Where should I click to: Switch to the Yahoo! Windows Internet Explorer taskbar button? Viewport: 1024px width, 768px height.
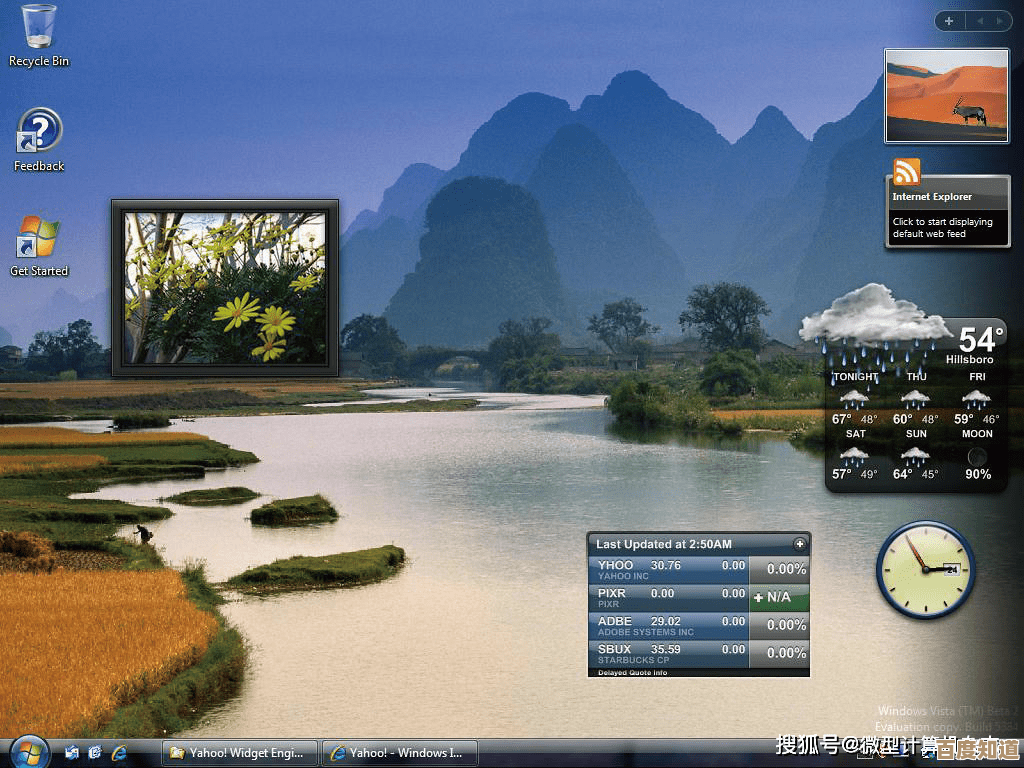[399, 753]
